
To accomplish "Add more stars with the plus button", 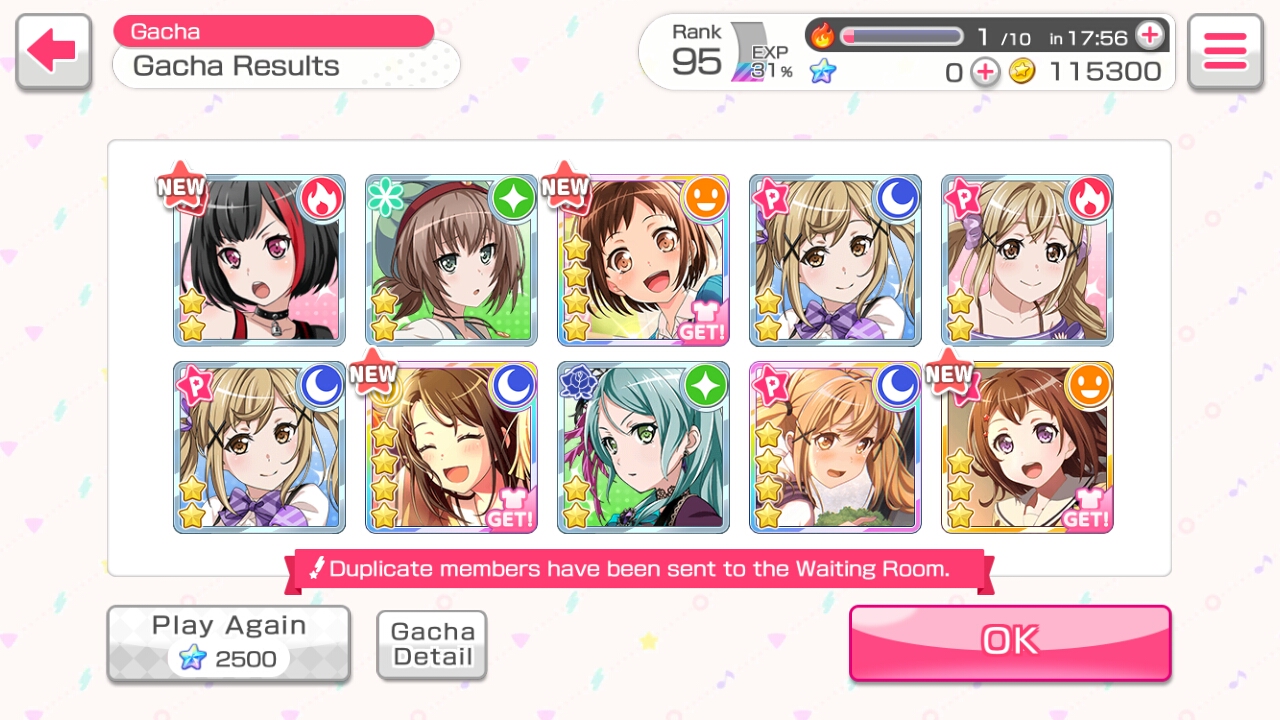I will tap(985, 72).
